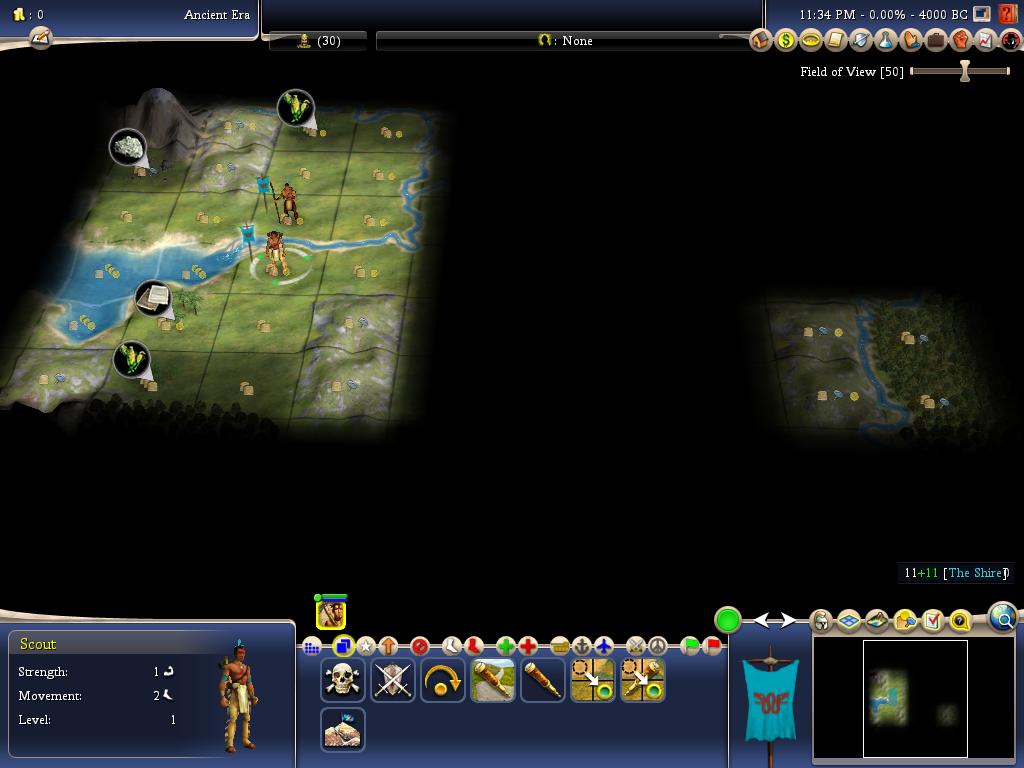Open the military advisor fist icon
This screenshot has width=1024, height=768.
click(961, 40)
